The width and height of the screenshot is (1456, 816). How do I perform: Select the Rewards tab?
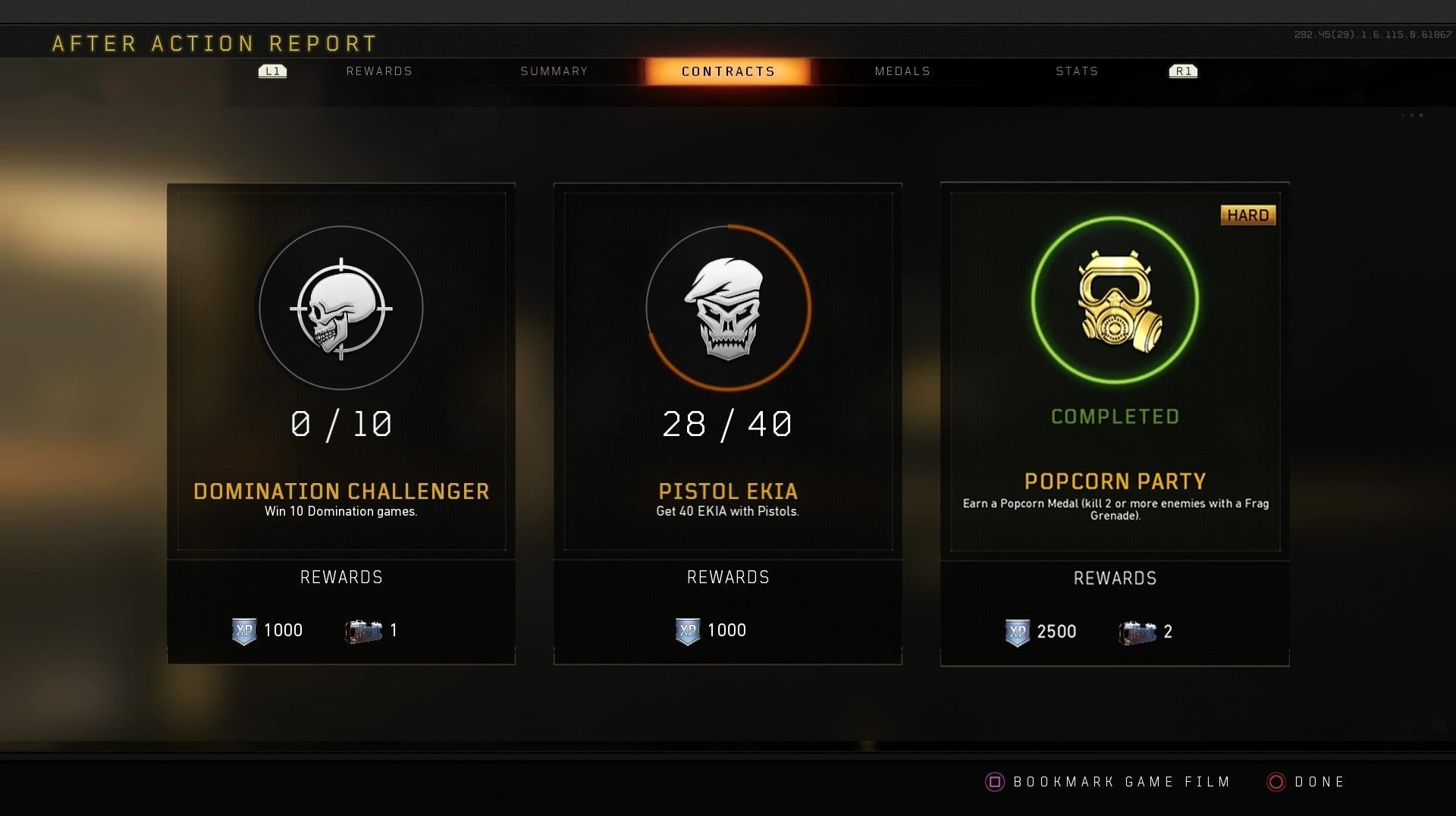[x=379, y=71]
